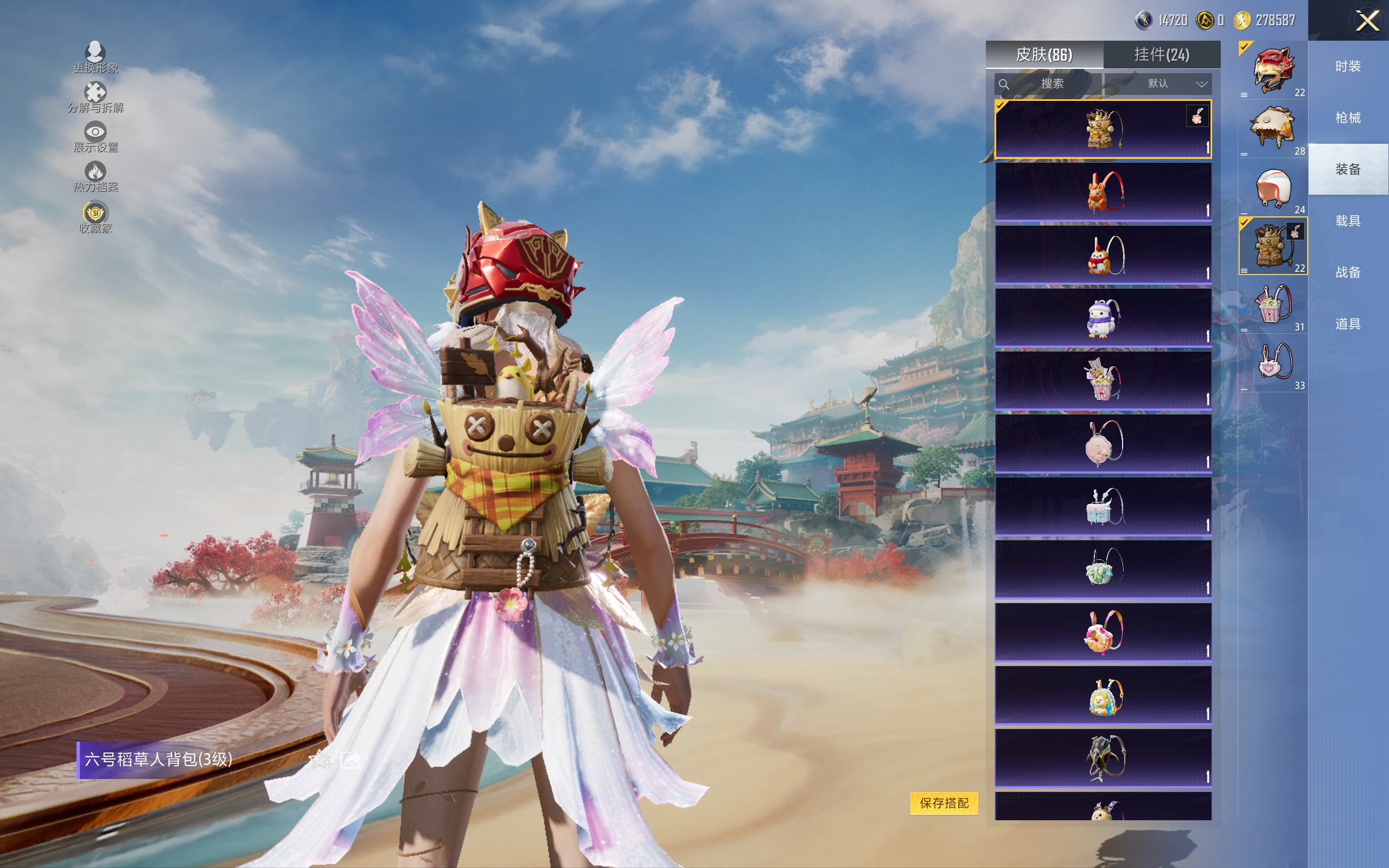Screen dimensions: 1389x868
Task: Switch to the 皮肤(86) skins tab
Action: coord(1043,55)
